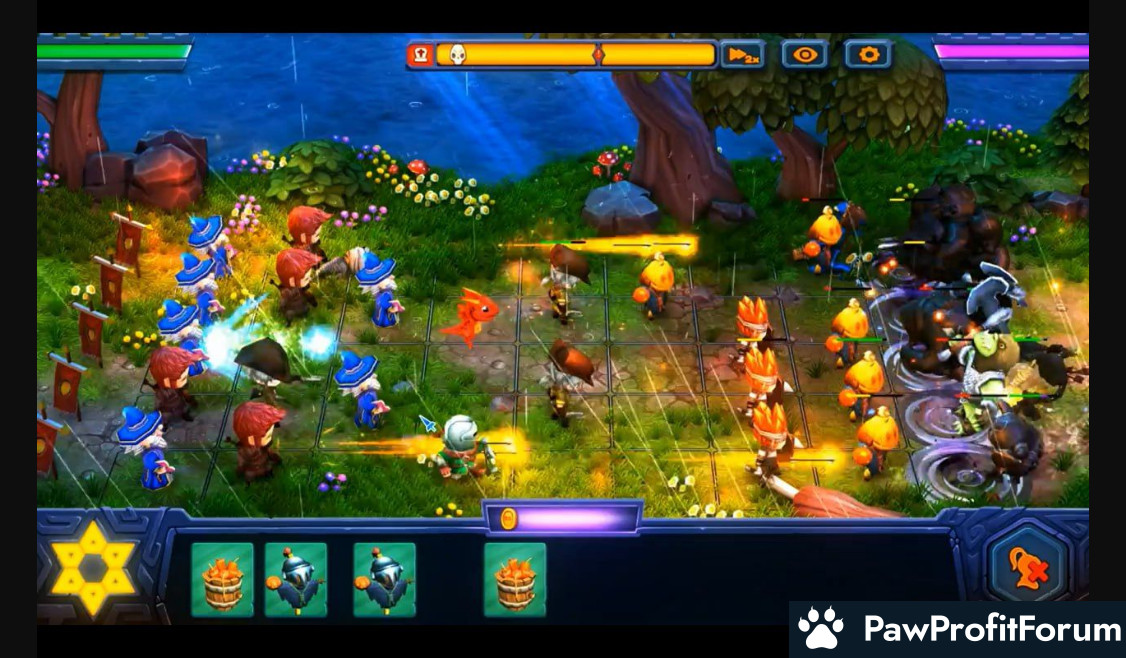Viewport: 1126px width, 658px height.
Task: Activate the yellow hexagram star button
Action: (x=92, y=568)
